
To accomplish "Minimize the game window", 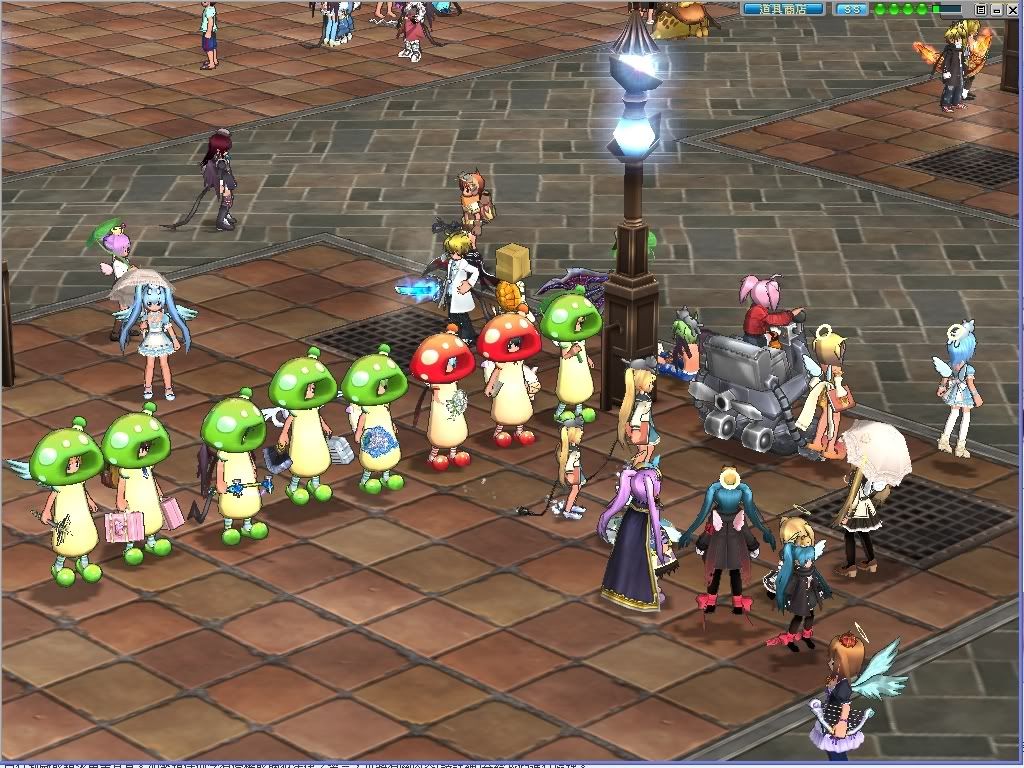I will click(x=996, y=9).
